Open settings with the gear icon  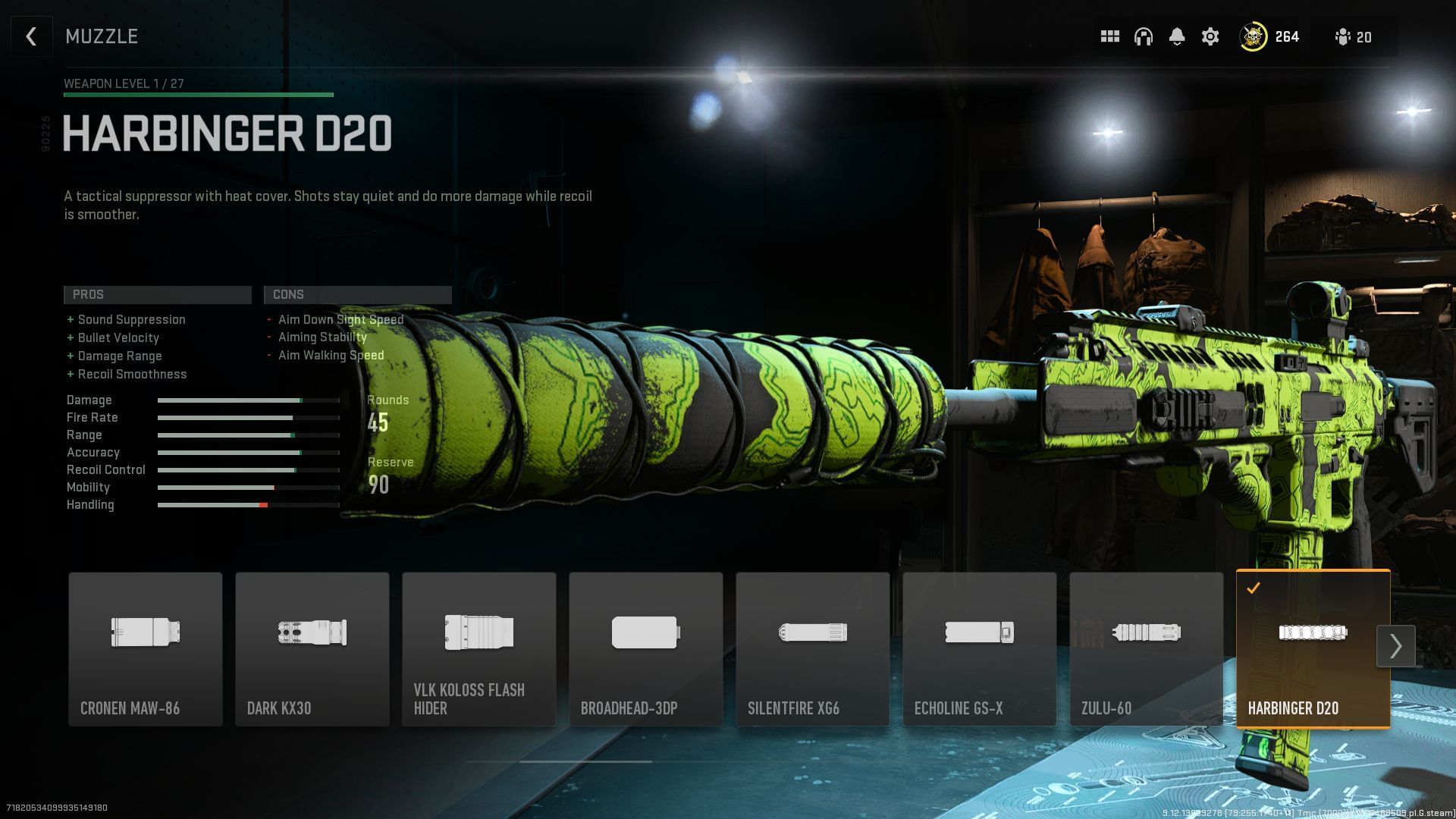(x=1210, y=36)
